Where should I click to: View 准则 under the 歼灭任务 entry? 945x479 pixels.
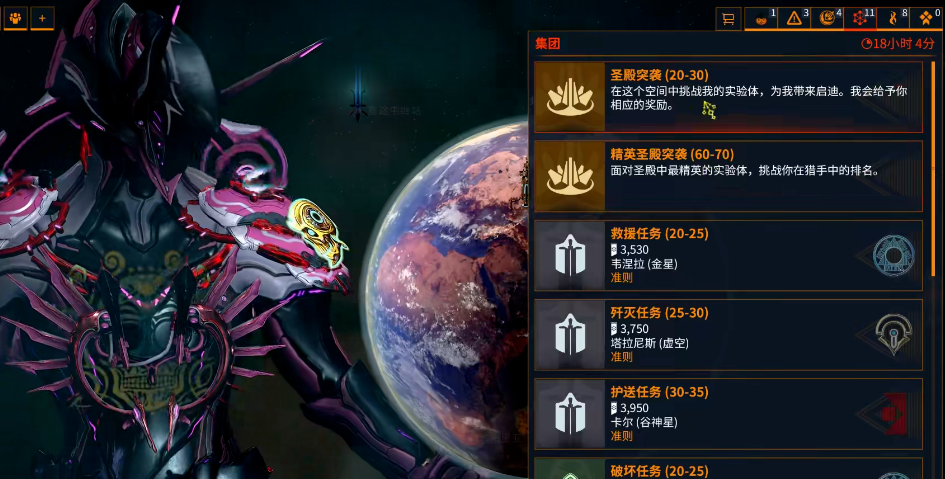621,357
